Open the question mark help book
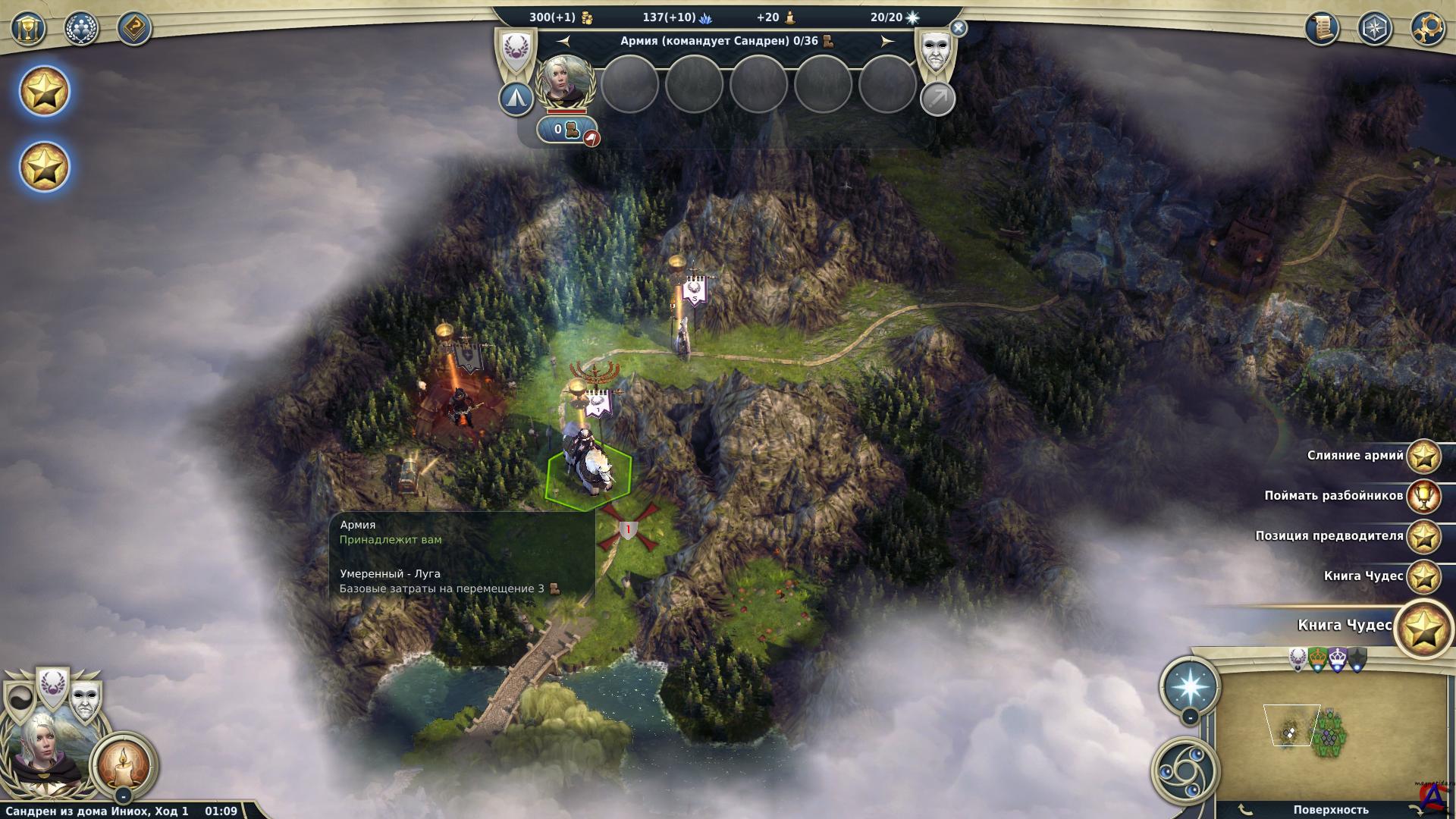The image size is (1456, 819). (x=134, y=29)
